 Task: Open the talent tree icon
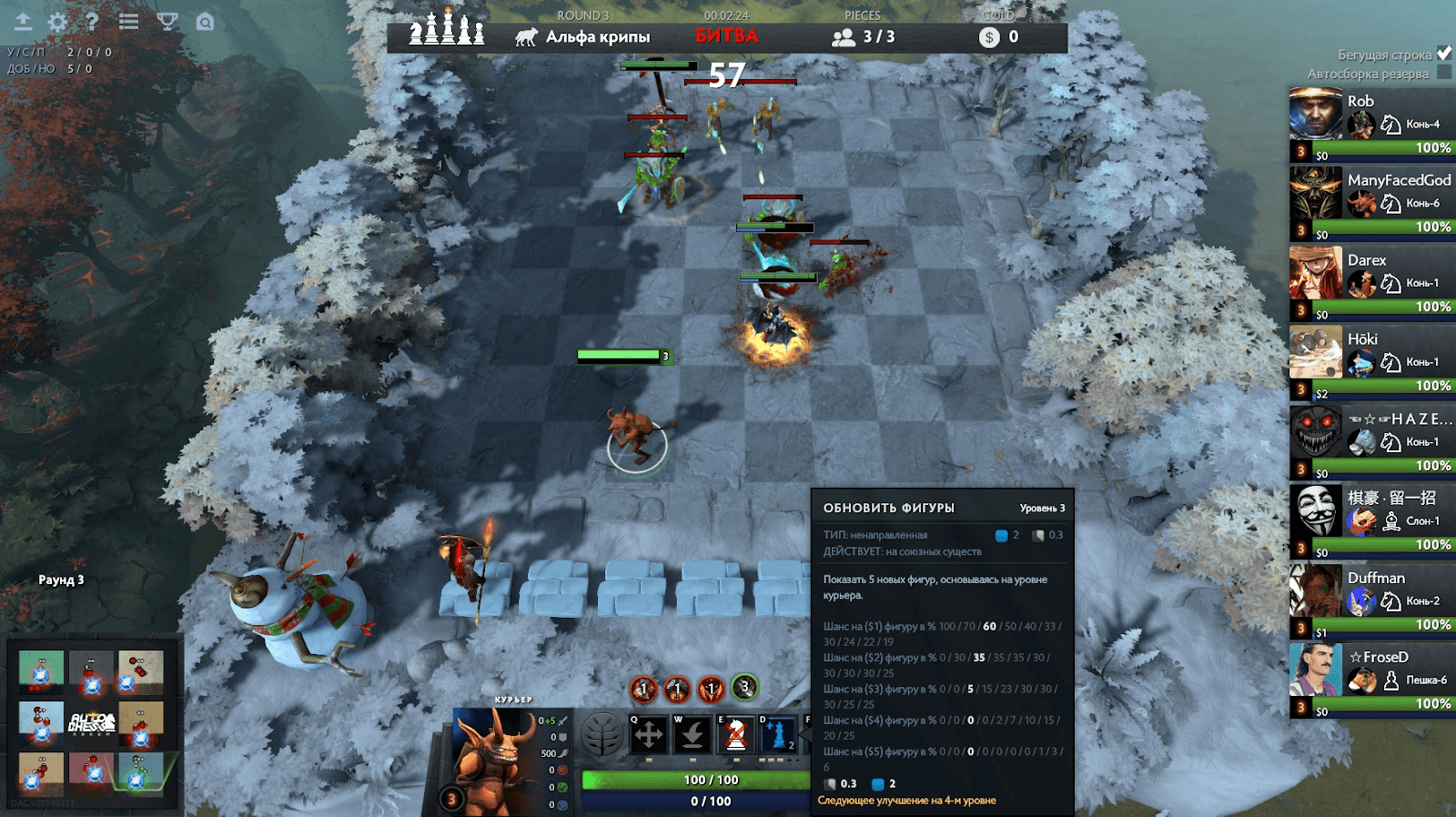tap(602, 735)
